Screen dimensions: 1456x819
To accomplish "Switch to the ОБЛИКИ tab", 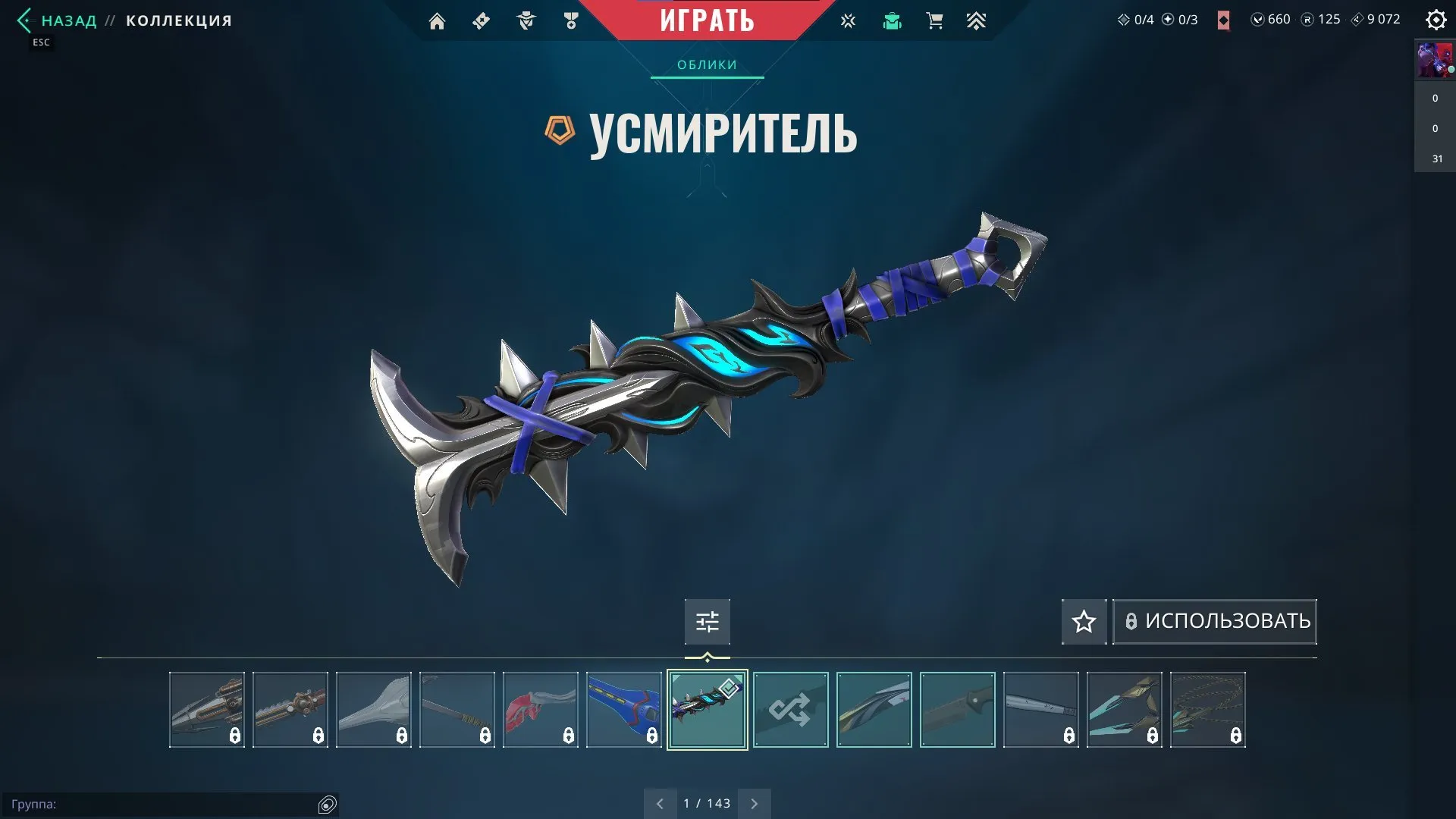I will [x=705, y=64].
